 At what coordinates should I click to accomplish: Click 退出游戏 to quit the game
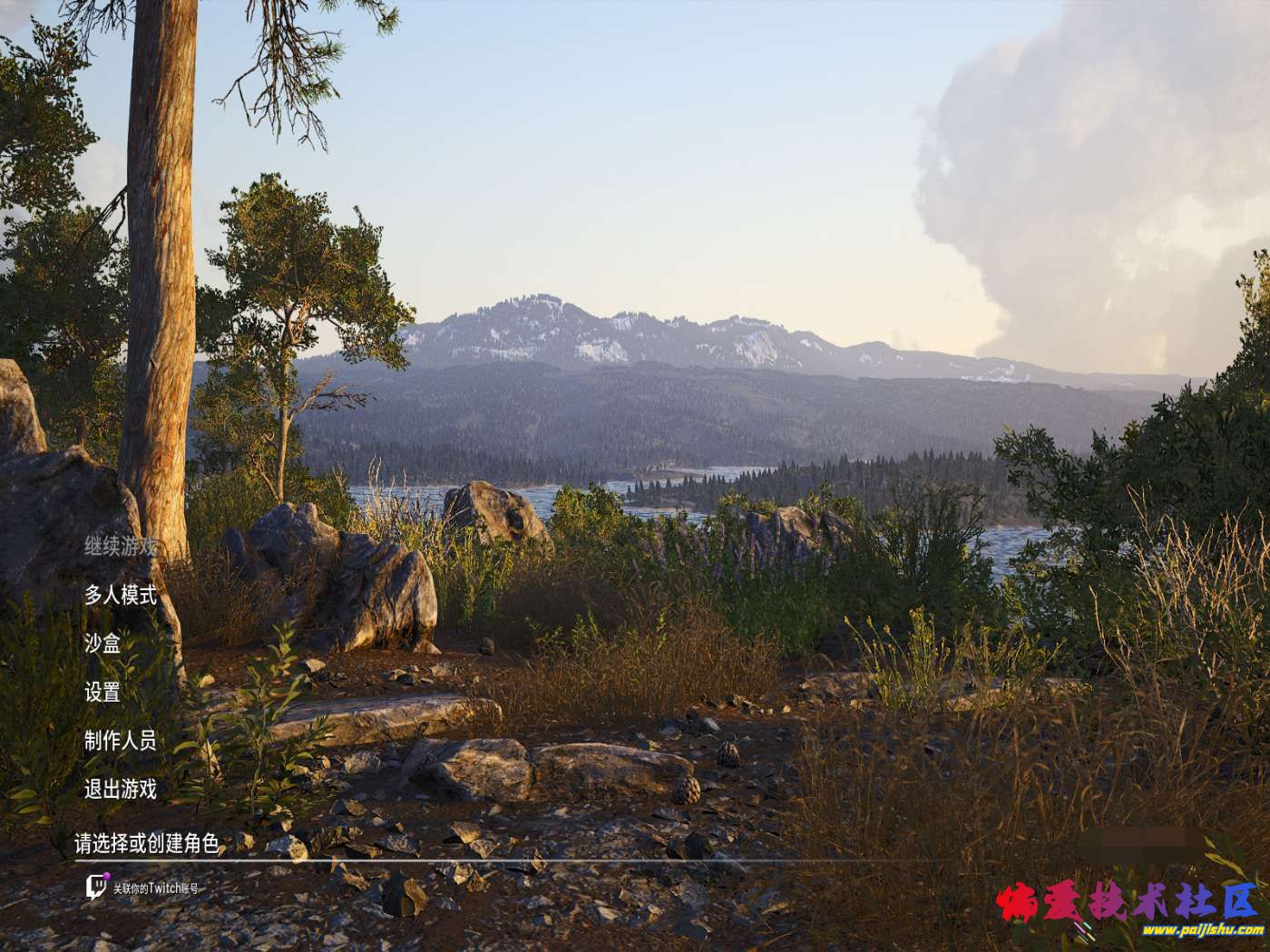121,790
